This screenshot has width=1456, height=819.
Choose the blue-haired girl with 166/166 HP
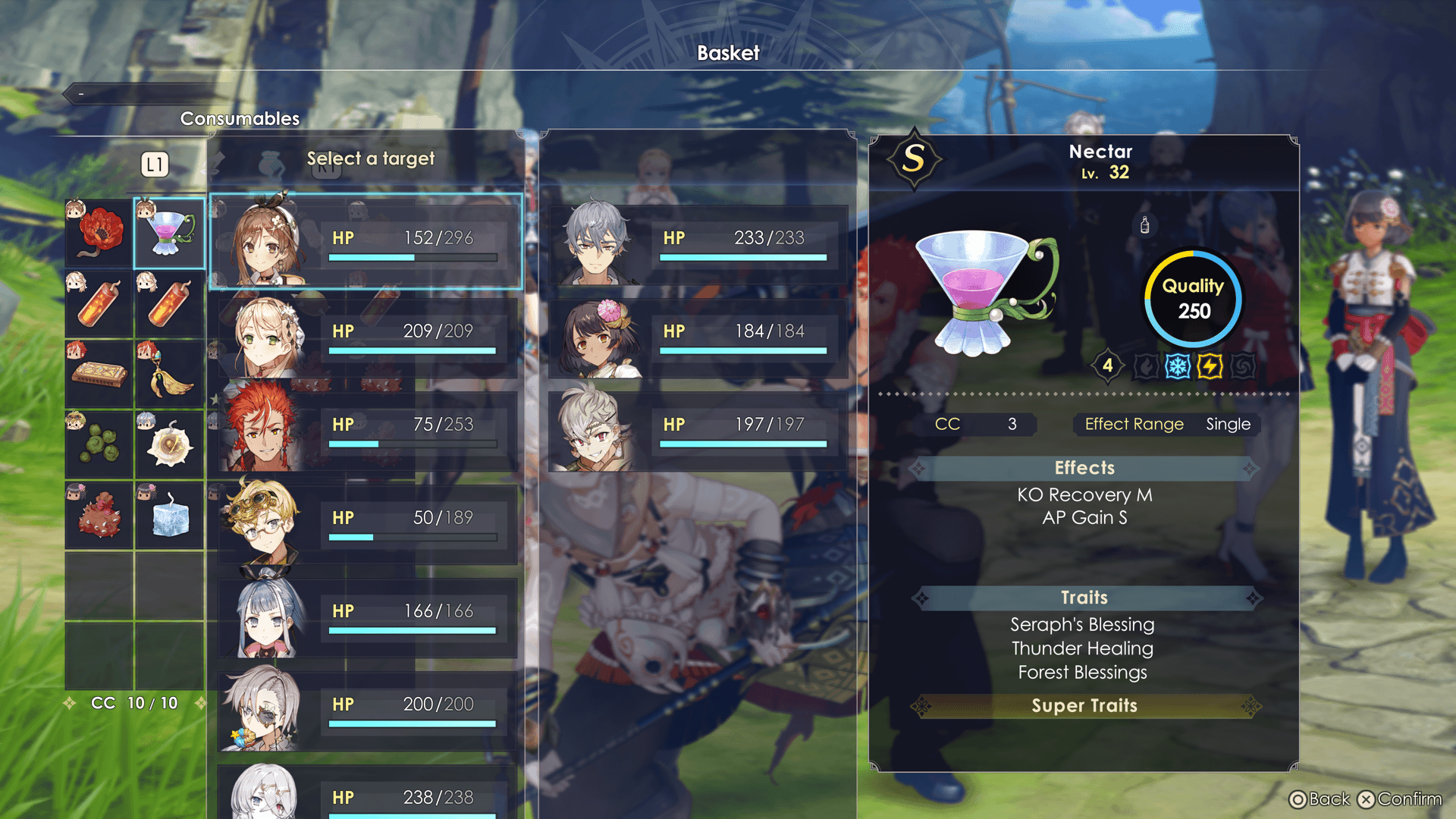pos(366,614)
